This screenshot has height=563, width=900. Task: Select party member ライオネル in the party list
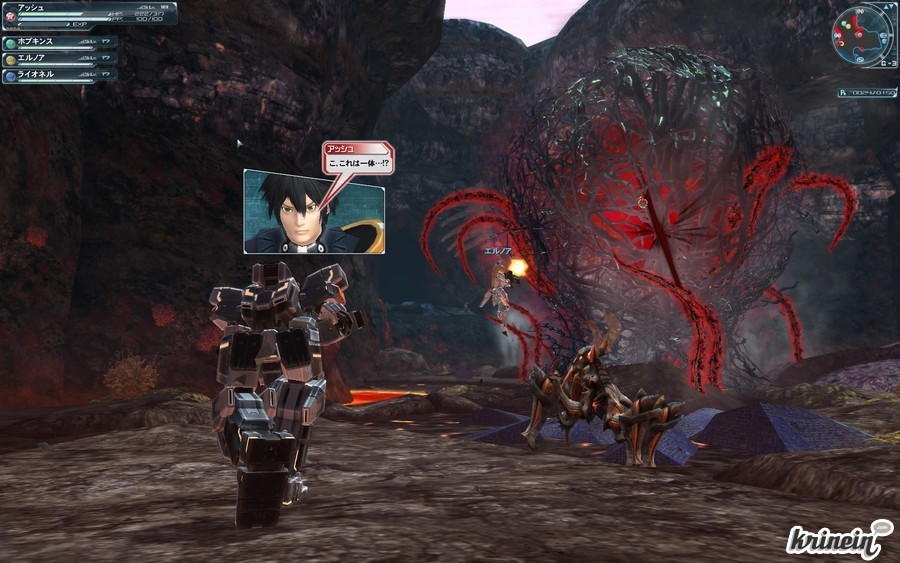pos(60,74)
